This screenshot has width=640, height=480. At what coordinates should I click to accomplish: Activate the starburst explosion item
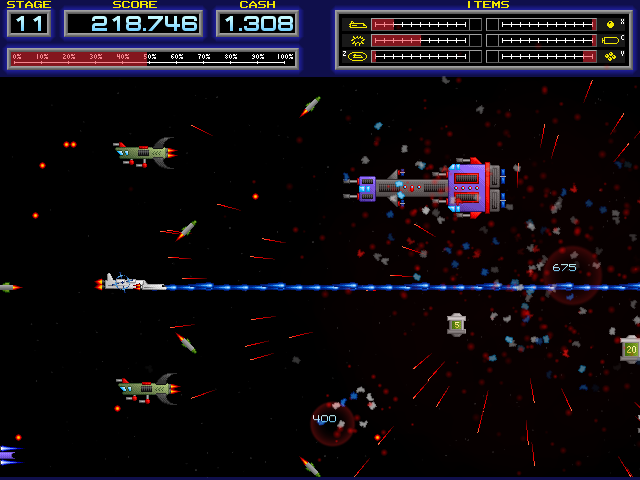[x=355, y=41]
